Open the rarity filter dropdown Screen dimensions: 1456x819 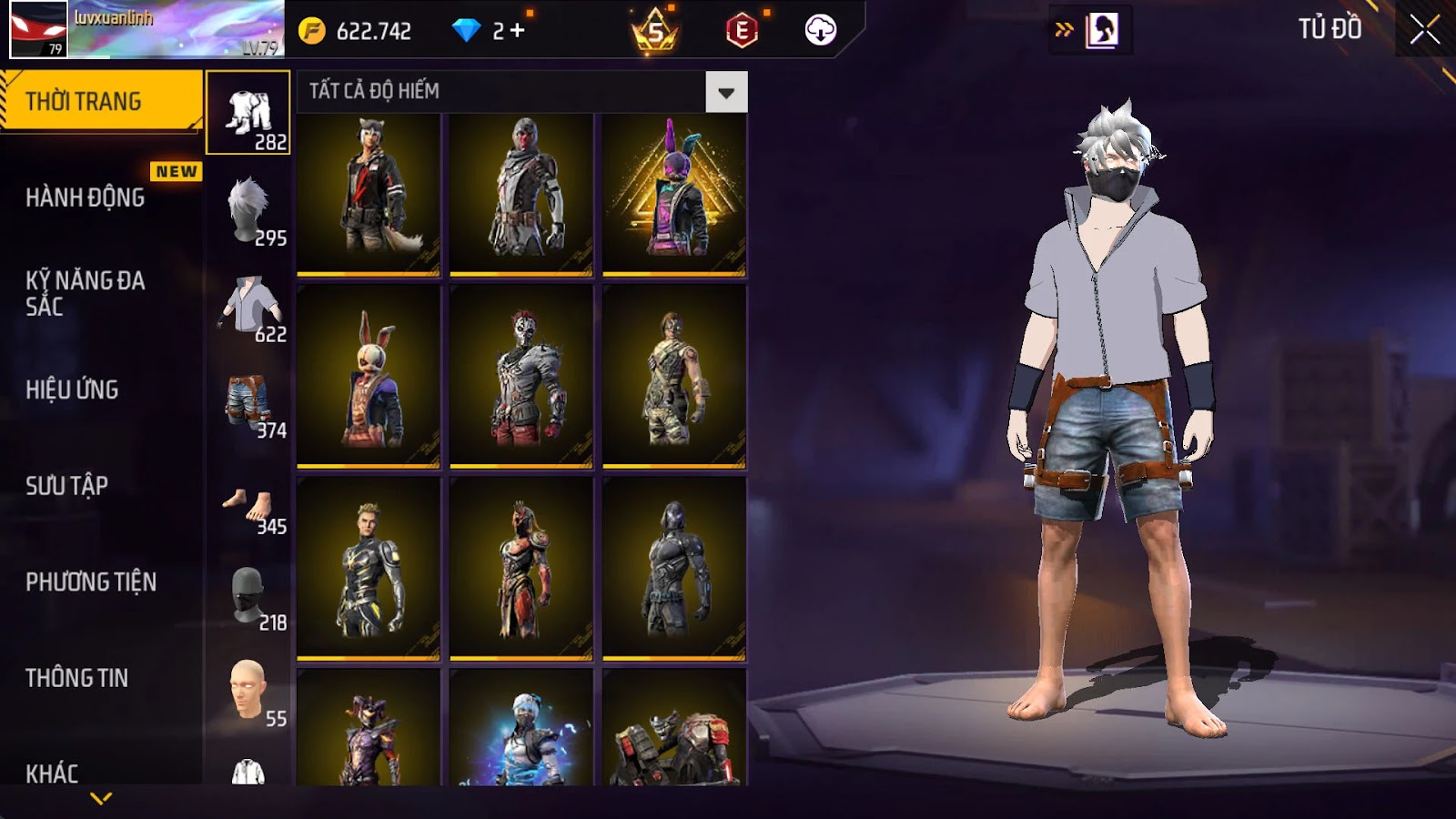[726, 92]
